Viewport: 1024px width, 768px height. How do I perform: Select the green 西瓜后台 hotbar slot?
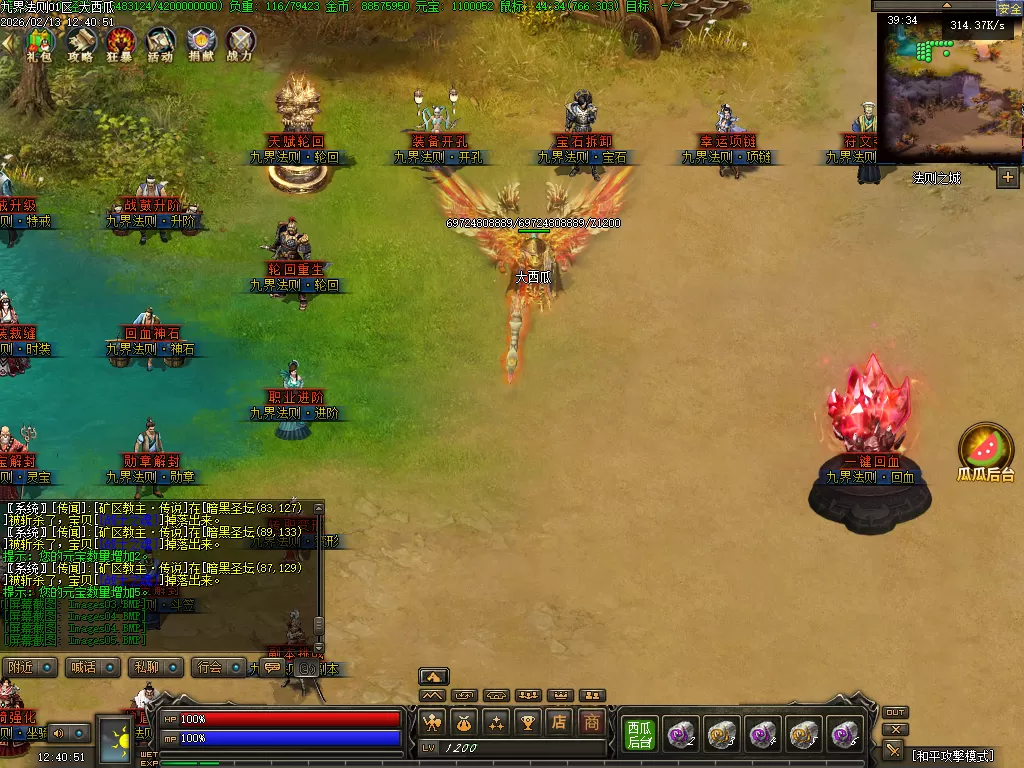point(639,735)
